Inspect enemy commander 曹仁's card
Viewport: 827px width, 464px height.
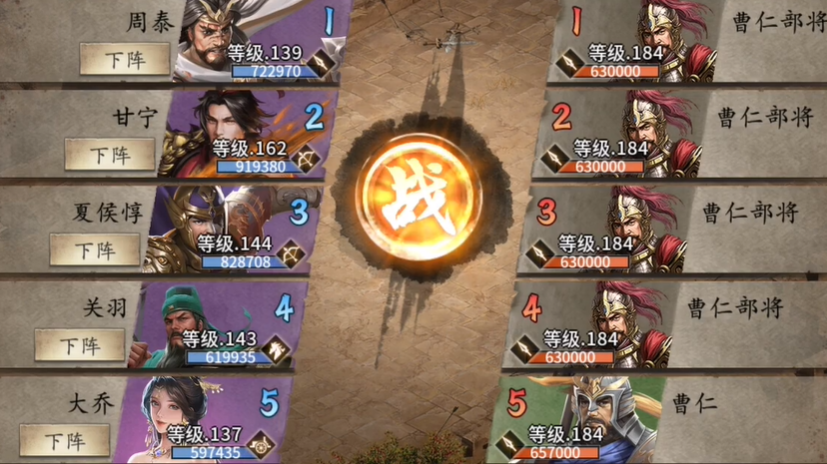pos(580,420)
